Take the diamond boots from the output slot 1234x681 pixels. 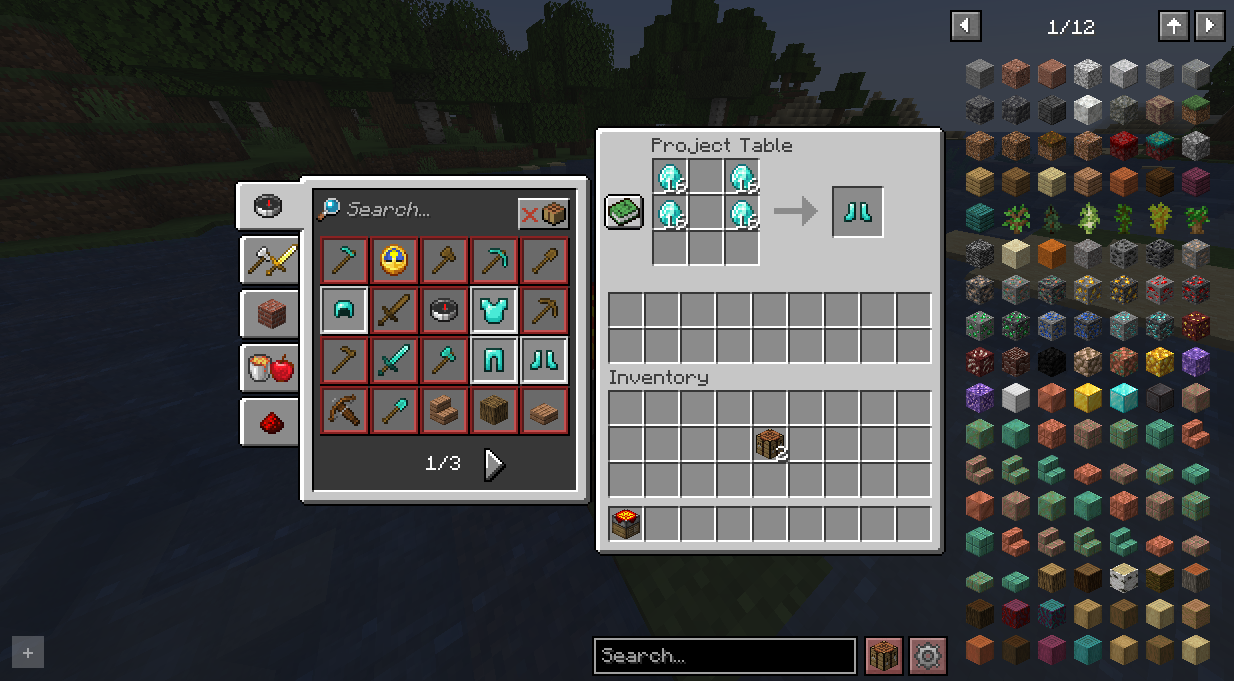click(x=857, y=212)
